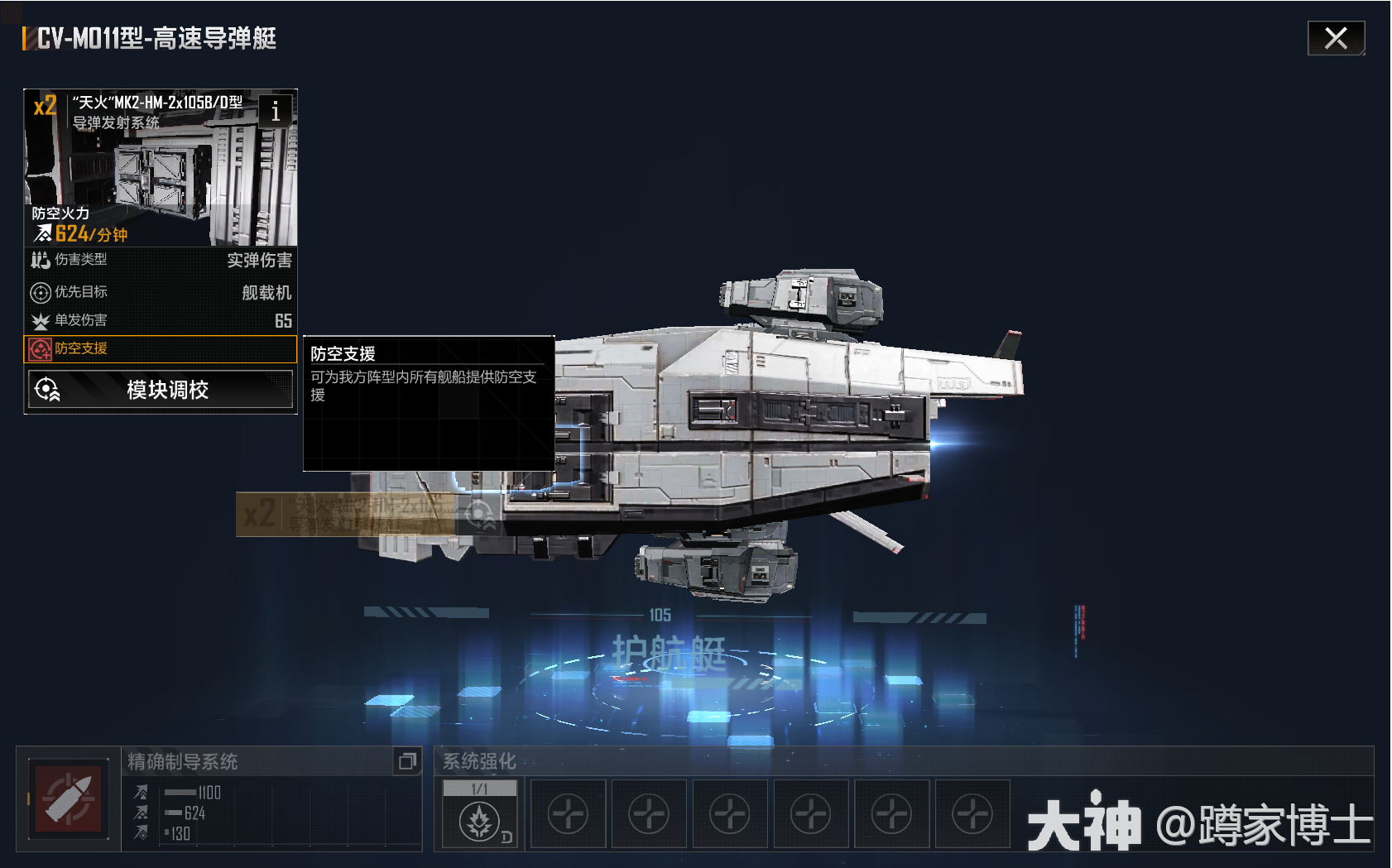Click the 防空支援 tooltip description box
This screenshot has width=1392, height=868.
point(428,404)
